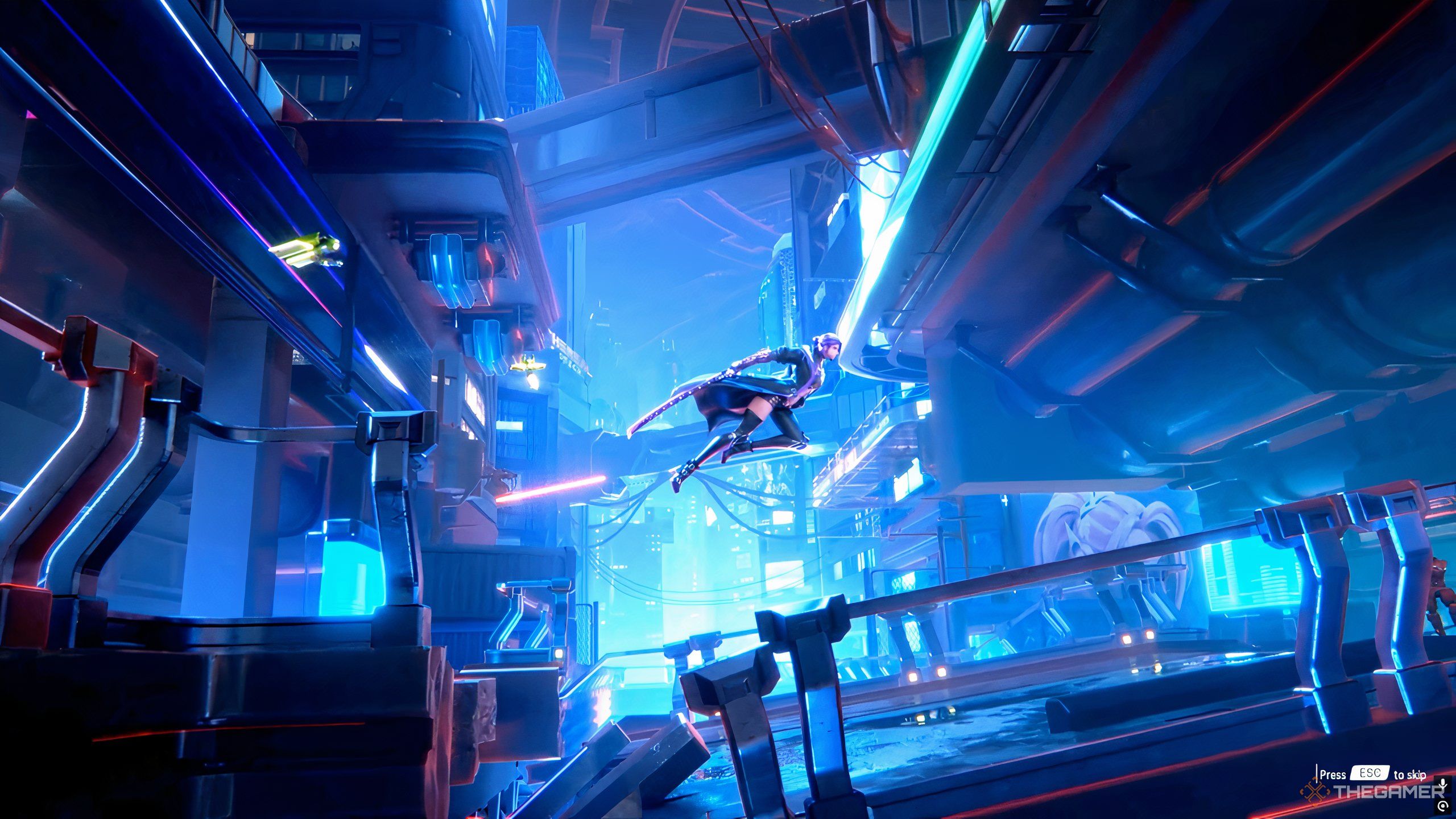Toggle the microphone icon in the capture overlay
The height and width of the screenshot is (819, 1456).
1442,782
